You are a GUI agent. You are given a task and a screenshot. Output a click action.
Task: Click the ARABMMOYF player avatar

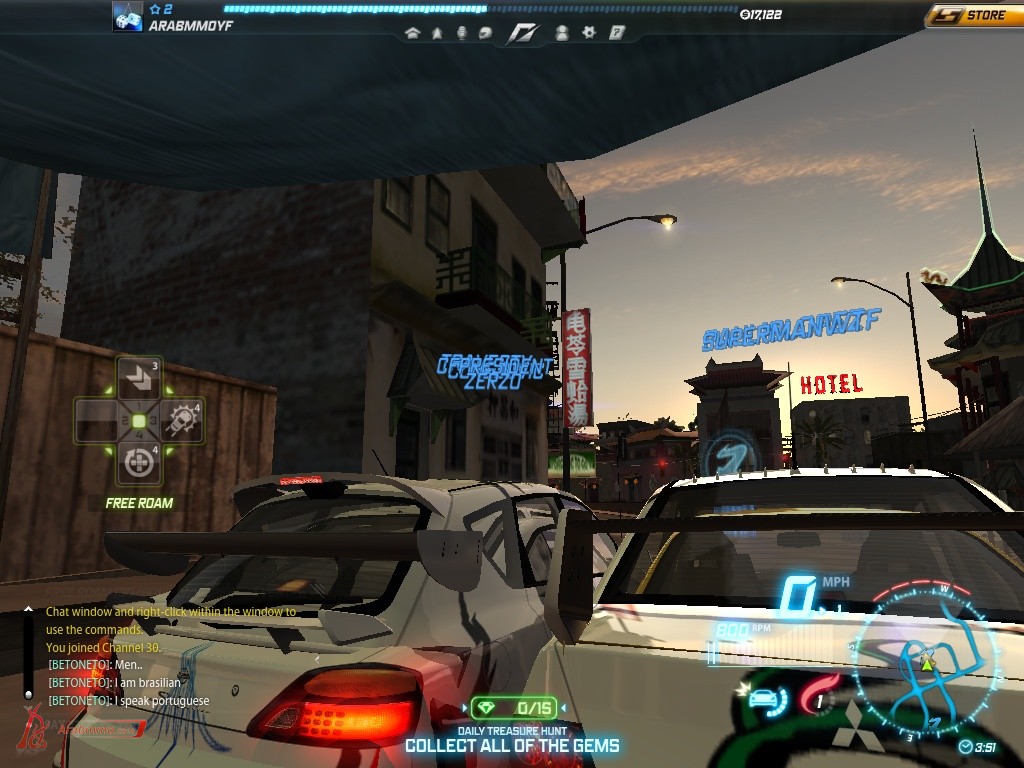coord(127,17)
